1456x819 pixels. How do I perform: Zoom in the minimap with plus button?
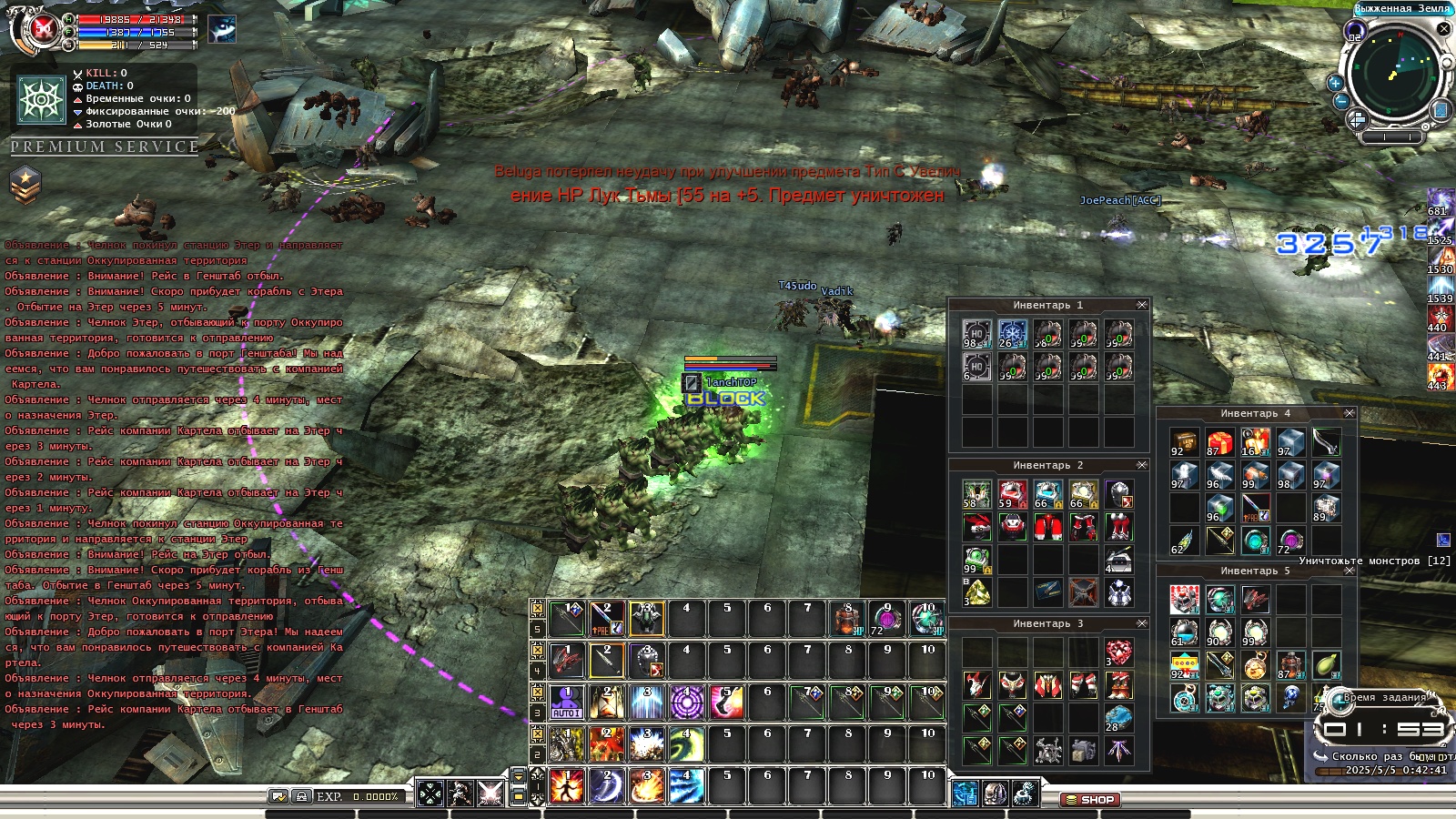[x=1335, y=83]
